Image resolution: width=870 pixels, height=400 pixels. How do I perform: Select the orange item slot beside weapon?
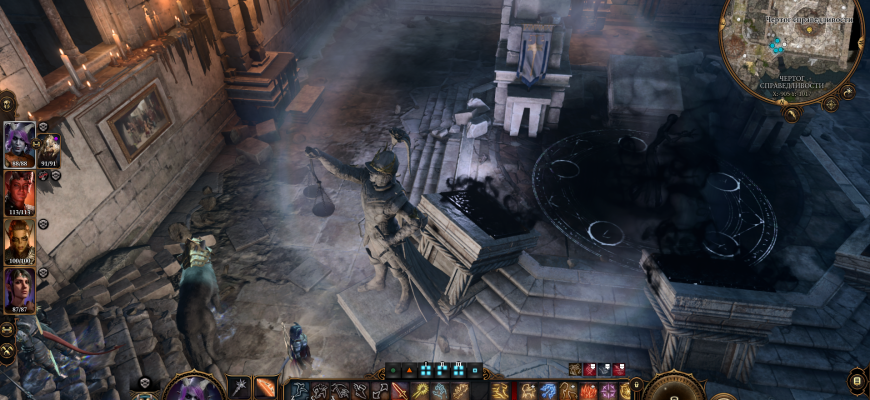(265, 387)
